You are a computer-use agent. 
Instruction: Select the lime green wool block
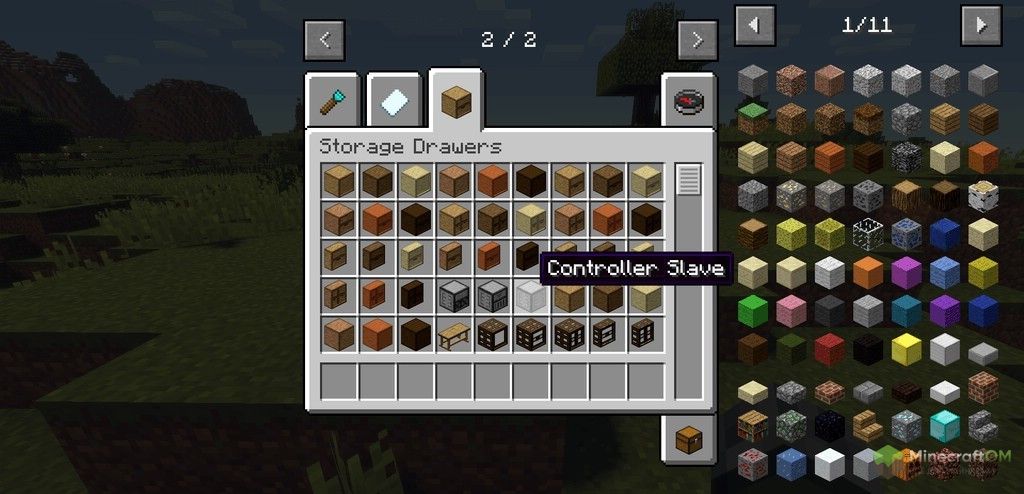753,311
